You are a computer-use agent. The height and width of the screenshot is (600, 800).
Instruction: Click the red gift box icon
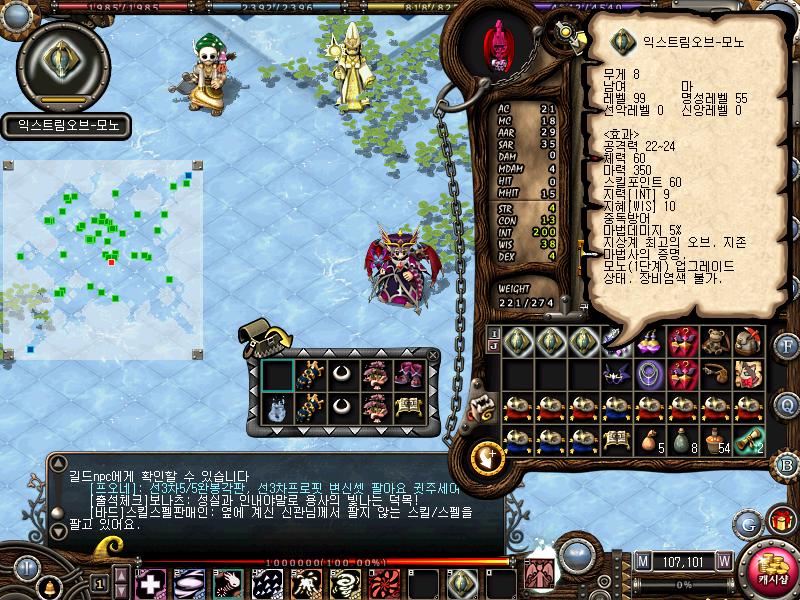780,521
